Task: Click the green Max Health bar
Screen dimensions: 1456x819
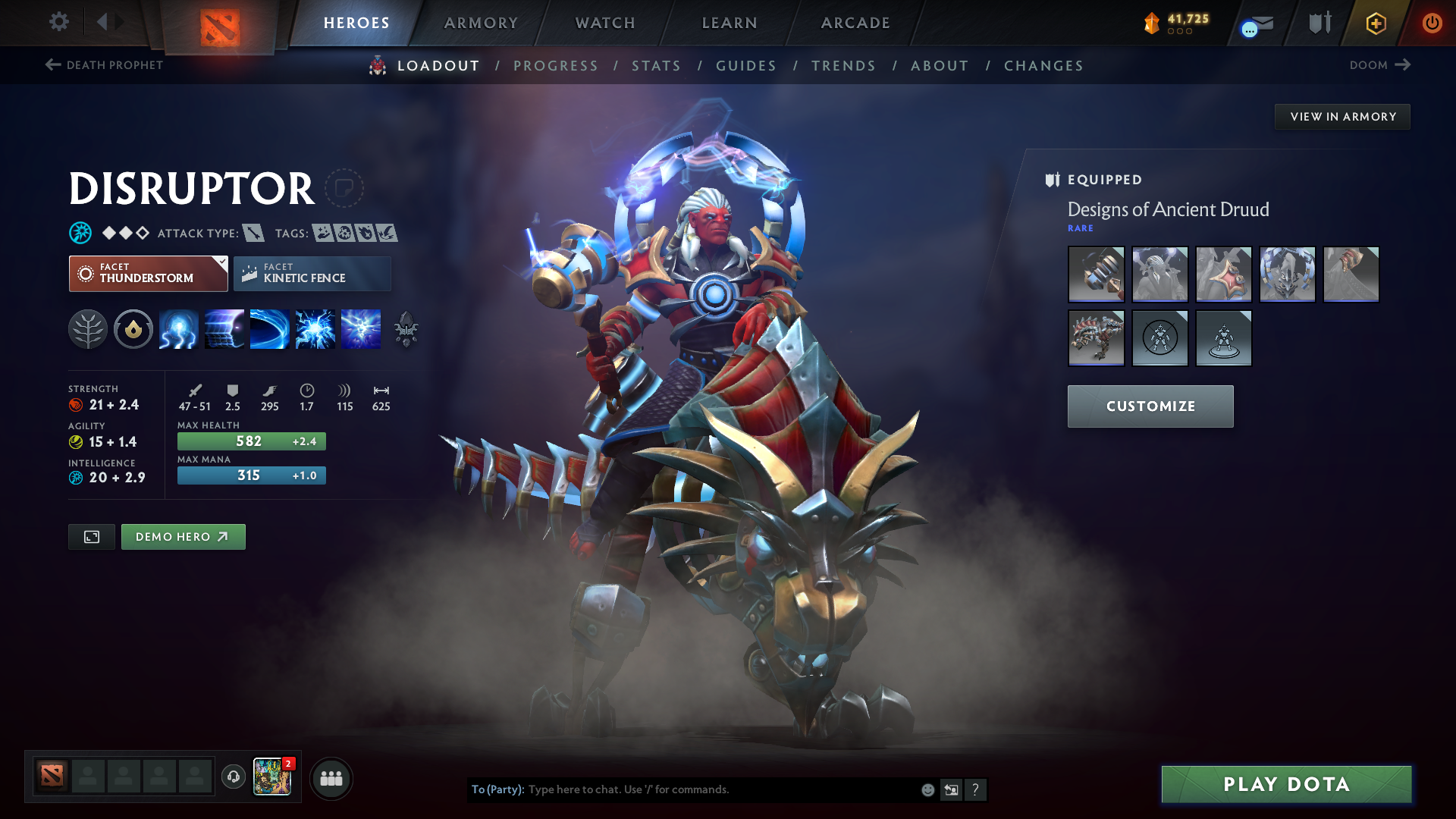Action: (251, 441)
